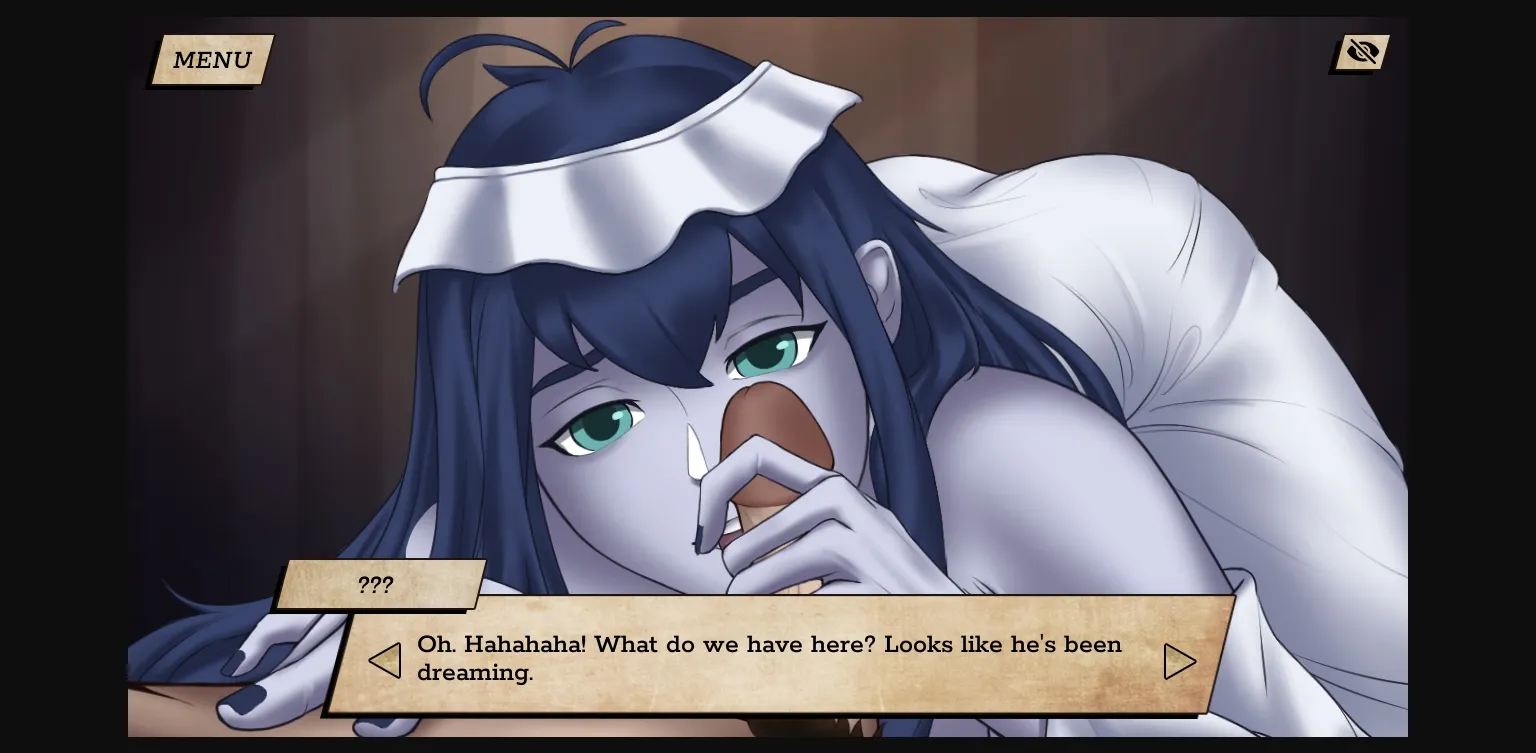The image size is (1536, 753).
Task: Click the '???' speaker name plate
Action: tap(377, 585)
